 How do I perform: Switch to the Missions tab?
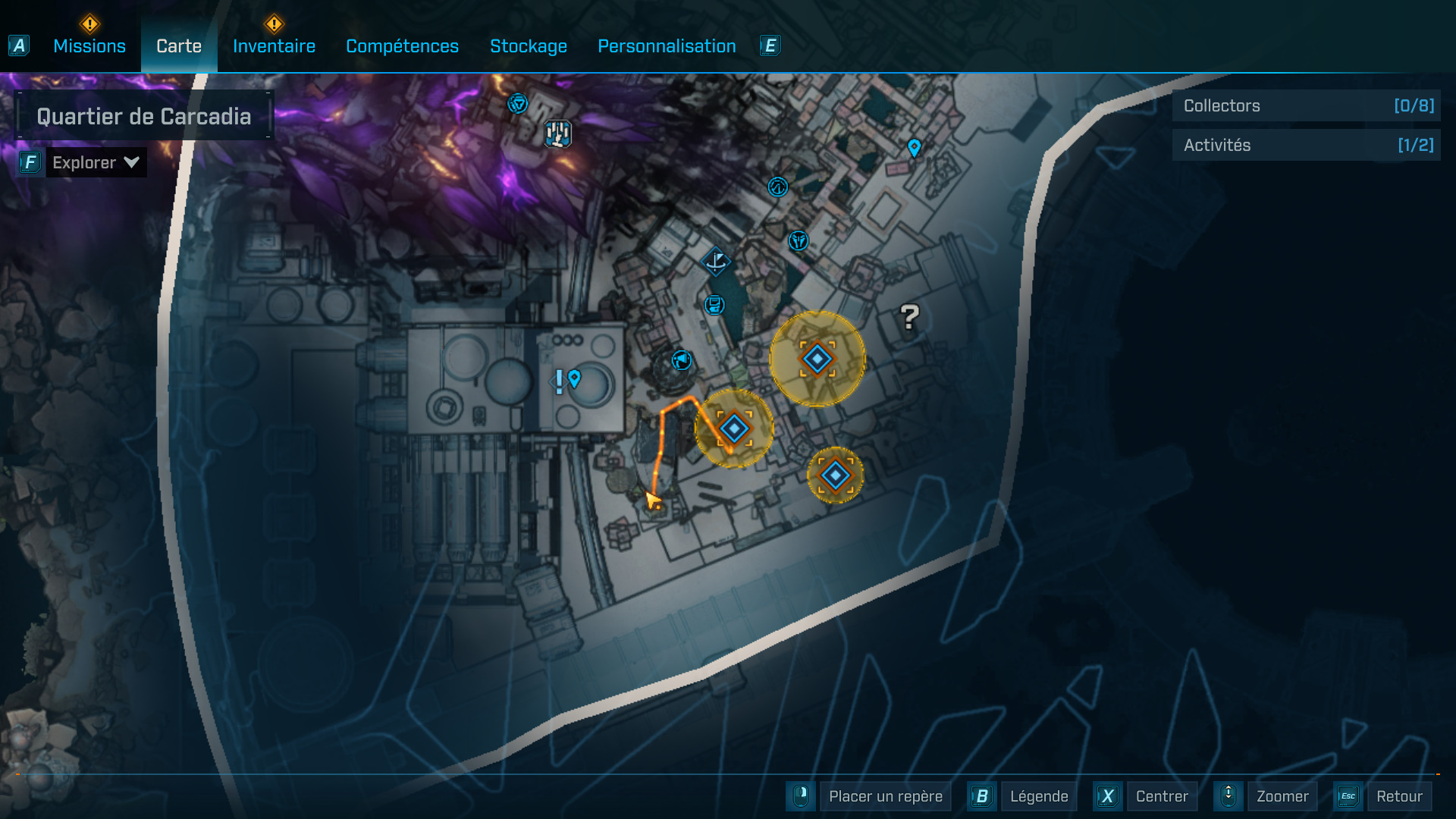tap(89, 45)
